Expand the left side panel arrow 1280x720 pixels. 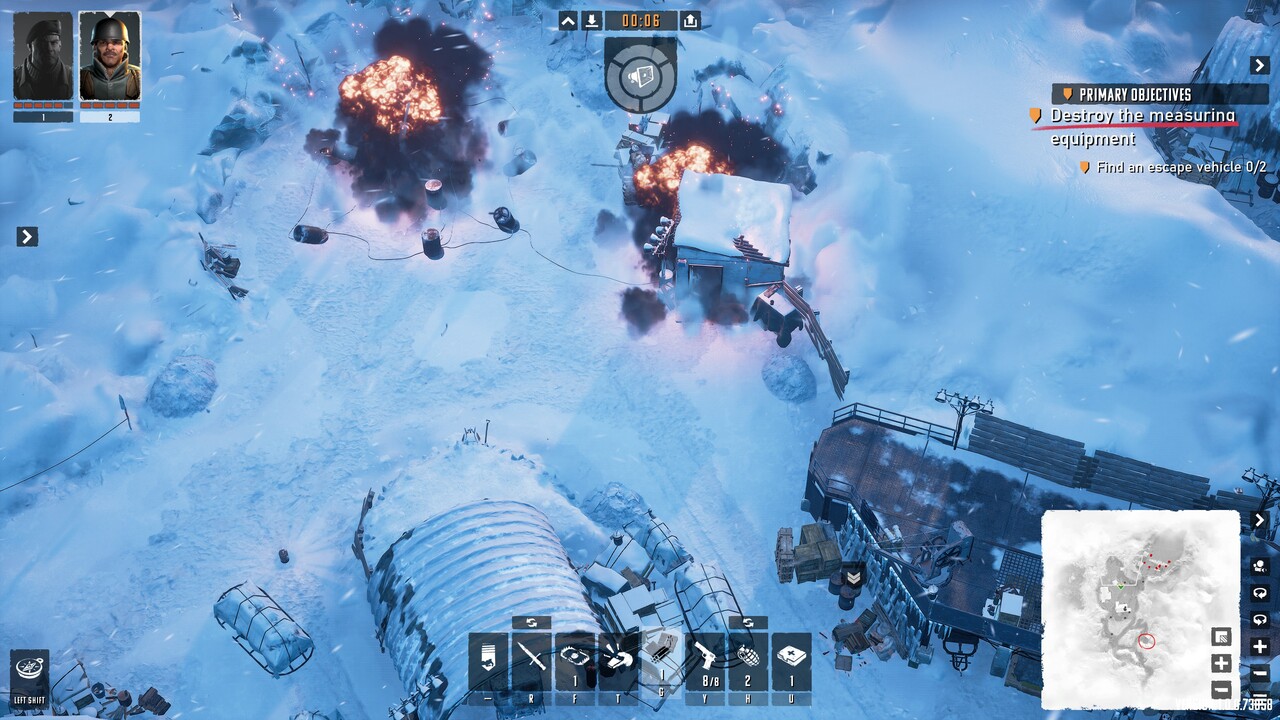tap(27, 236)
